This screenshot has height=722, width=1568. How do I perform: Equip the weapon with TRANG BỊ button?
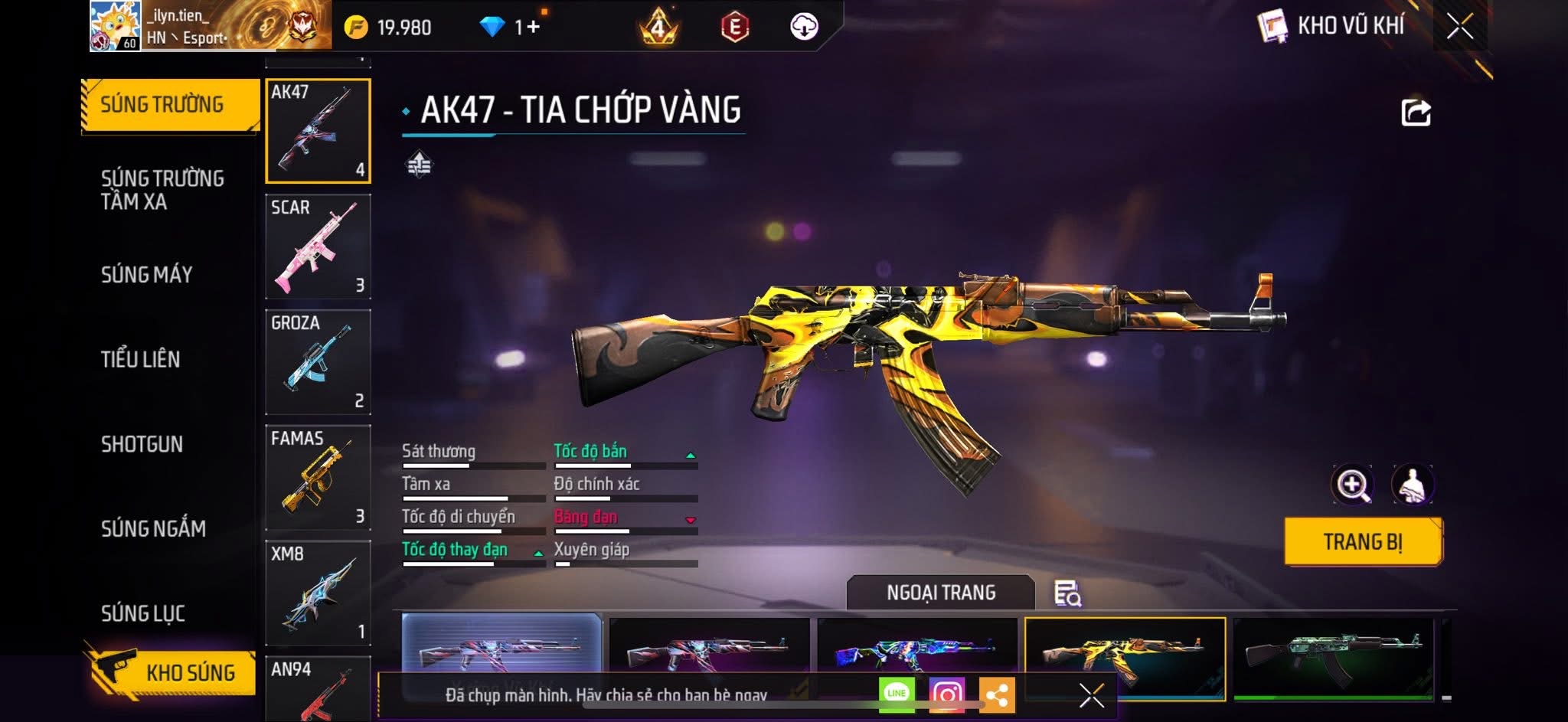[1363, 542]
